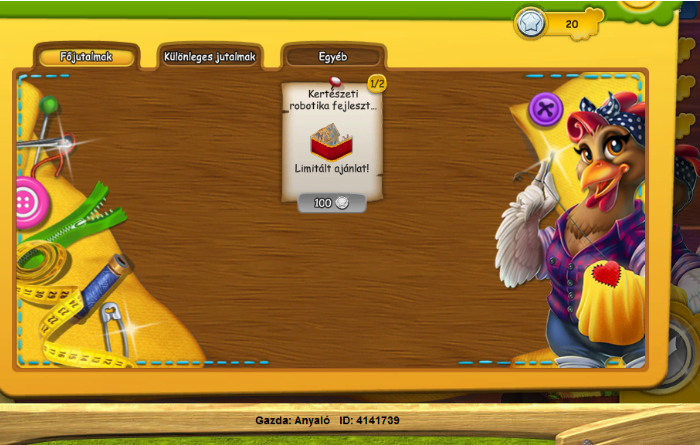Close the rewards window with purple X
This screenshot has height=445, width=700.
pyautogui.click(x=545, y=108)
